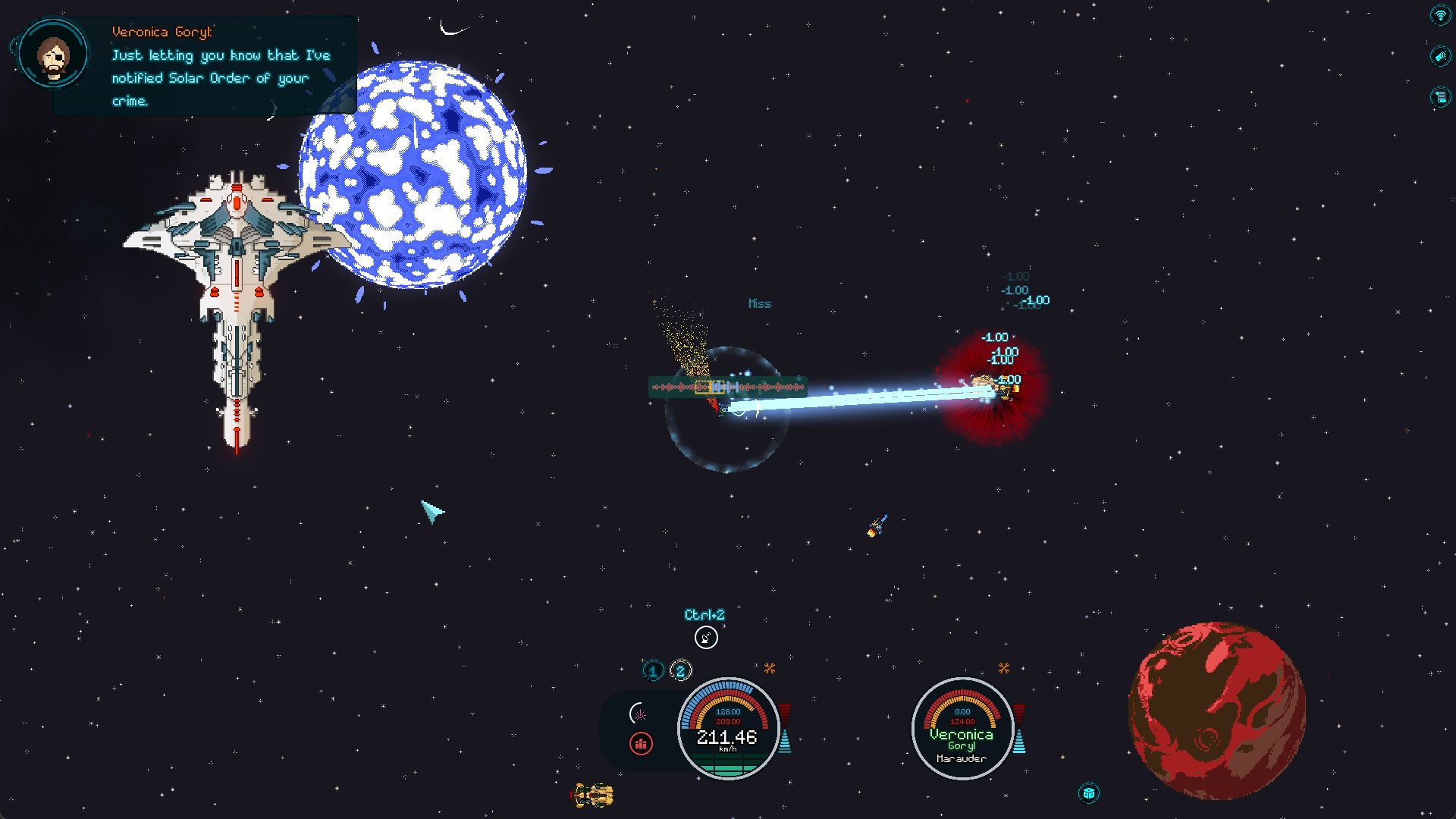Viewport: 1456px width, 819px height.
Task: Click the explosion burst cooldown icon
Action: (x=639, y=714)
